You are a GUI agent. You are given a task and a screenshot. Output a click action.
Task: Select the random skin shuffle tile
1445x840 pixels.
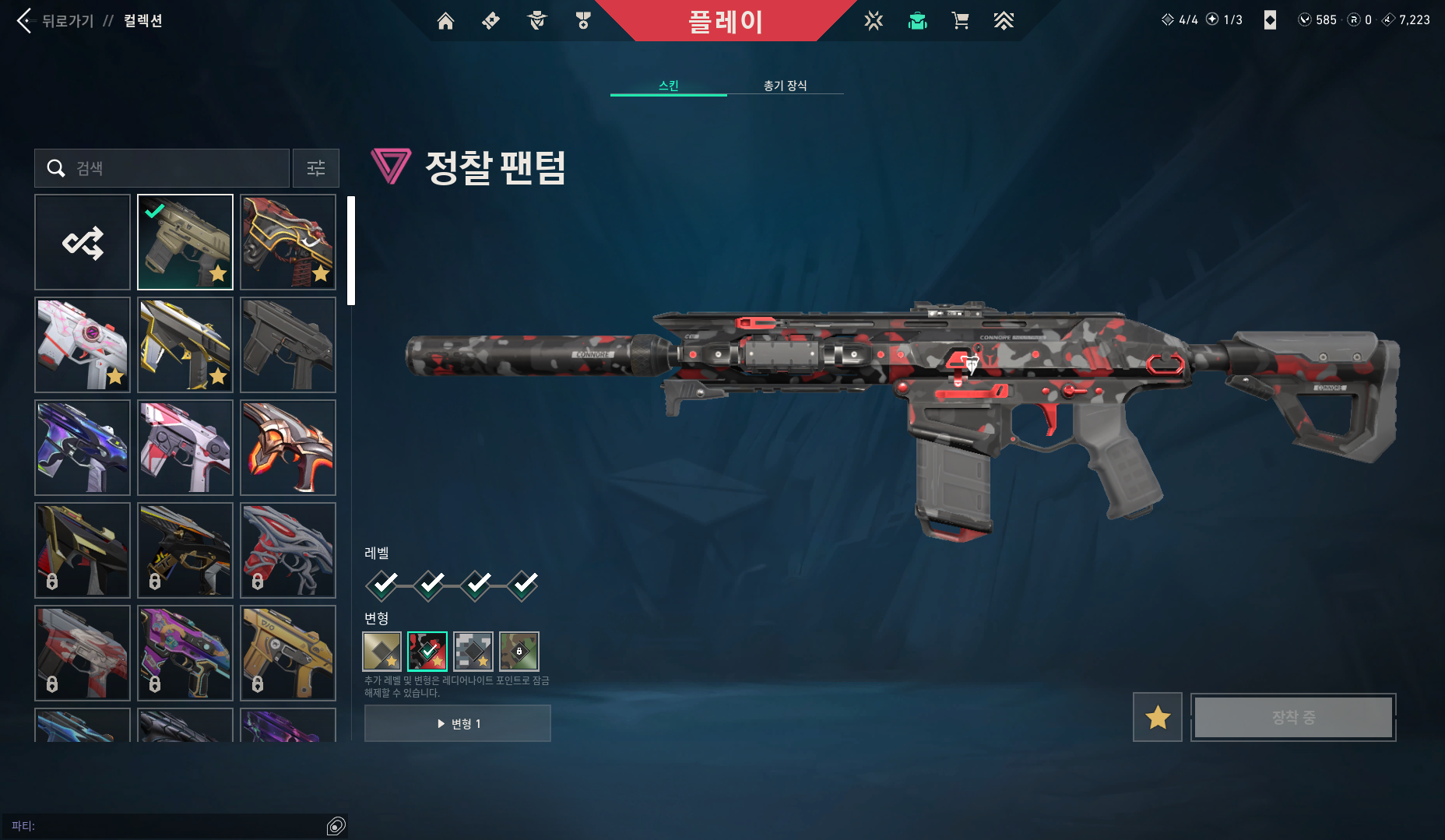[83, 242]
